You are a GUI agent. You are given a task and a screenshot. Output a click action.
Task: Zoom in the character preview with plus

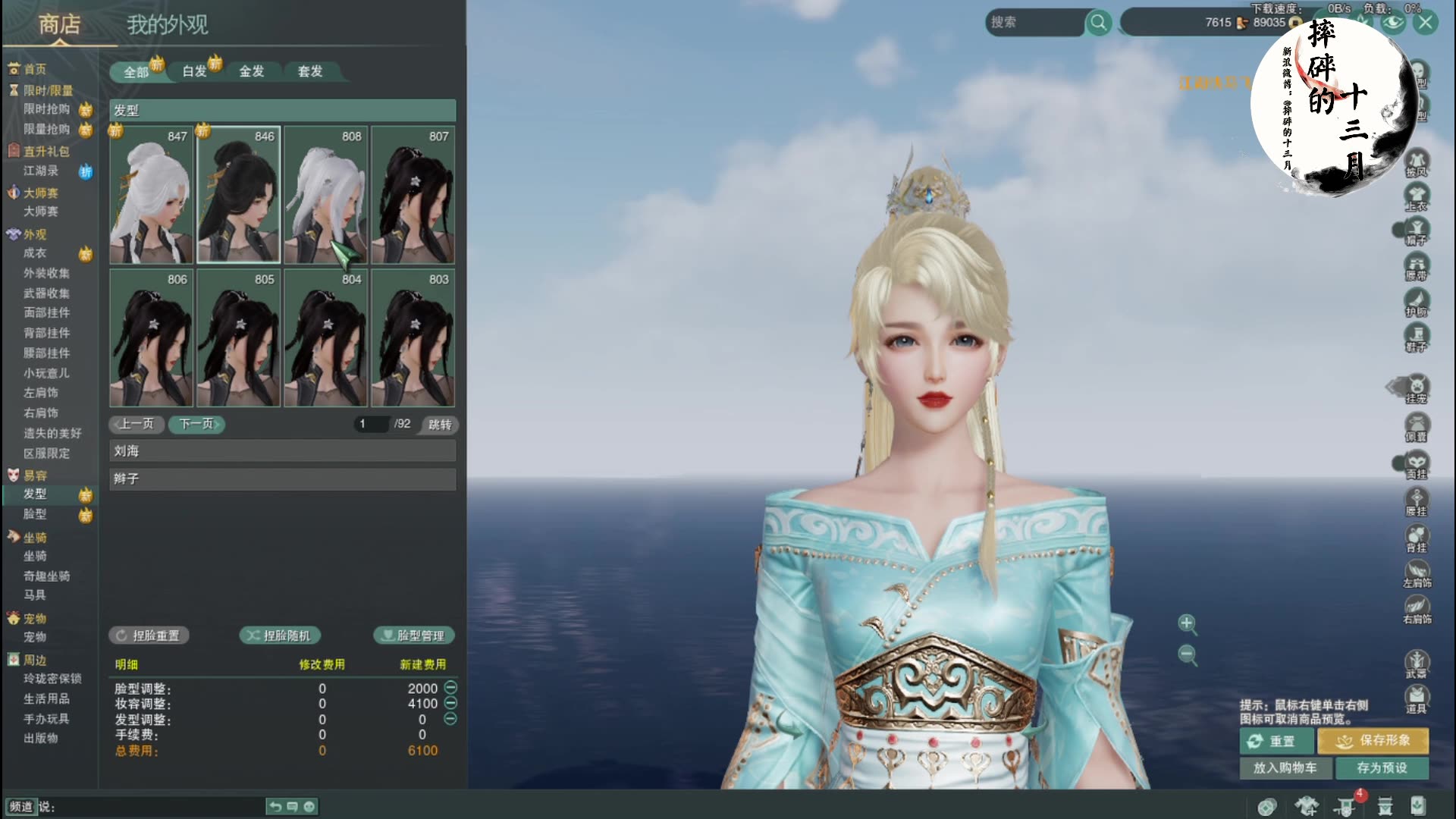[x=1187, y=623]
